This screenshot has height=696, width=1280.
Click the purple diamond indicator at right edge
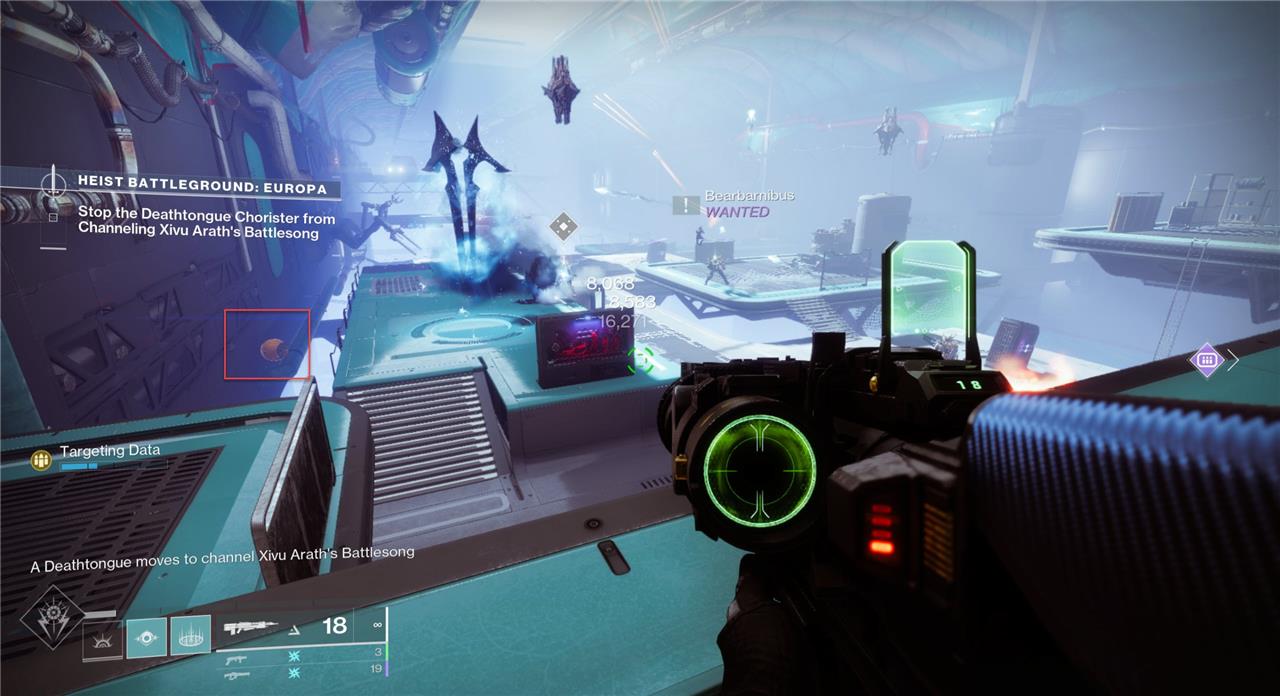point(1206,360)
